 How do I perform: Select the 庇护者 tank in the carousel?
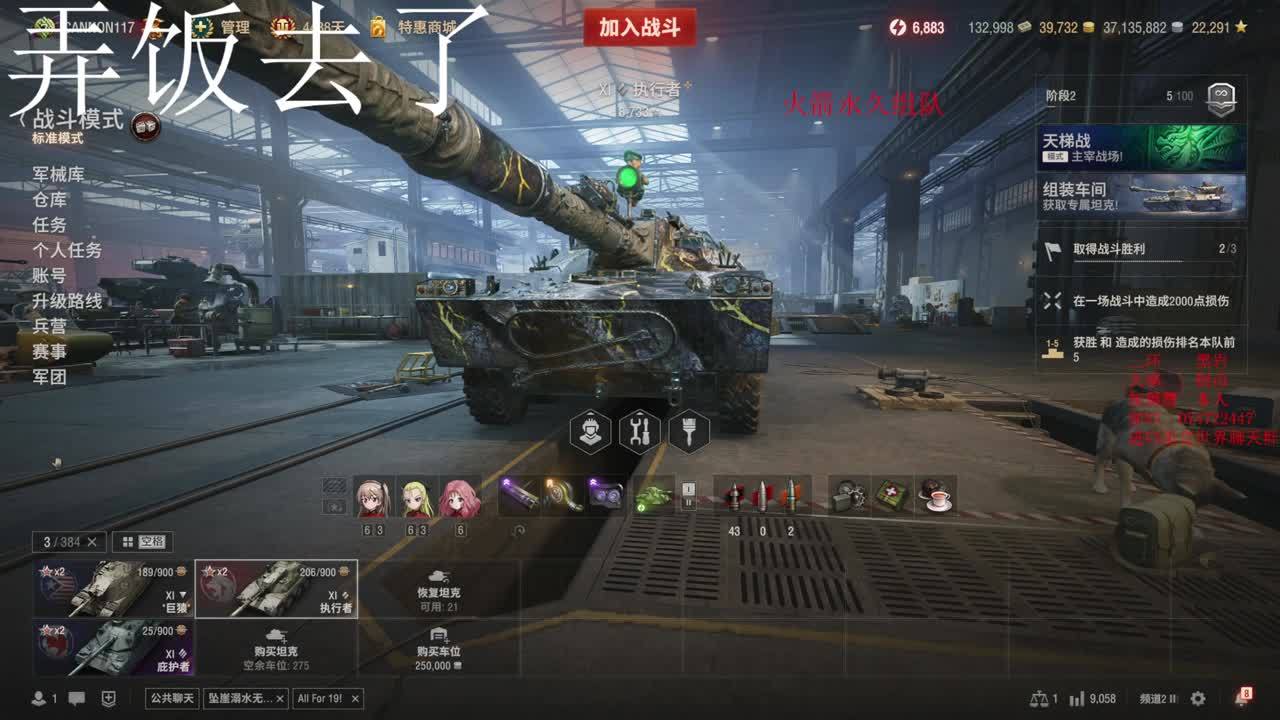point(114,648)
